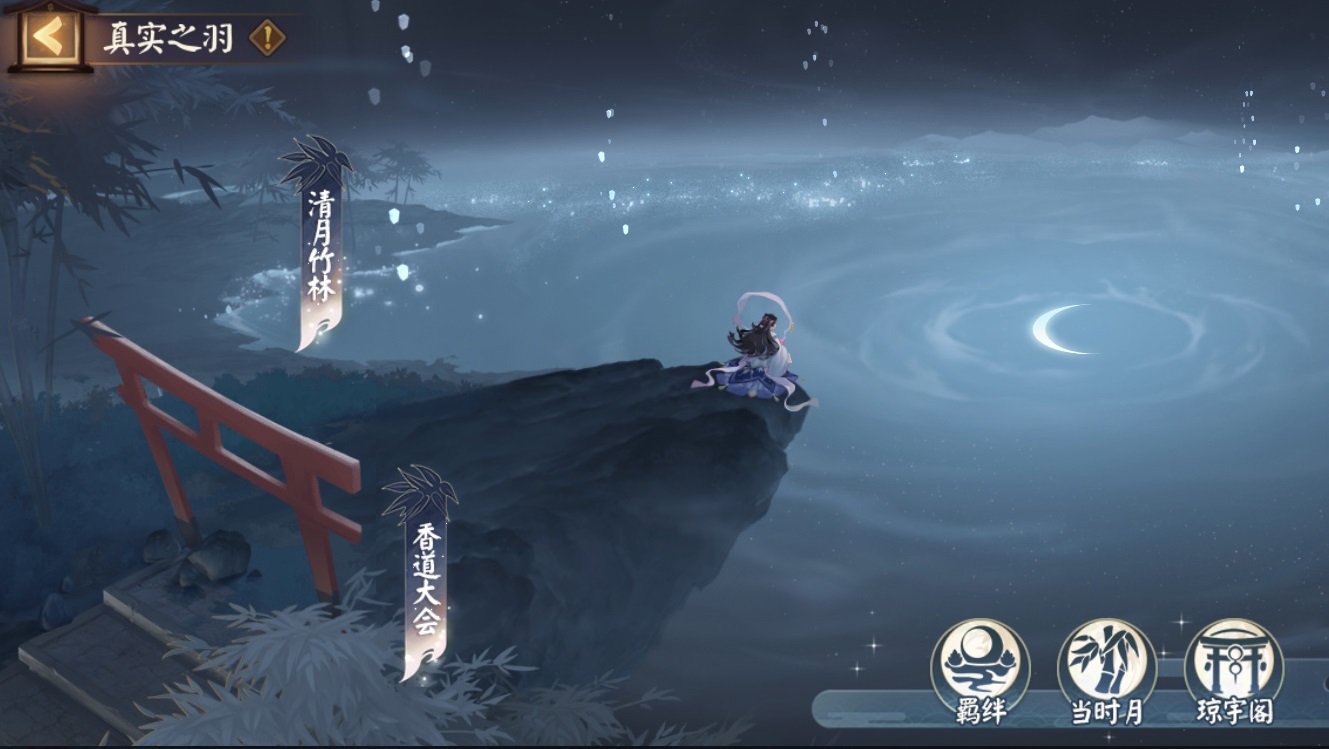Go back using the lantern arrow button

(49, 37)
